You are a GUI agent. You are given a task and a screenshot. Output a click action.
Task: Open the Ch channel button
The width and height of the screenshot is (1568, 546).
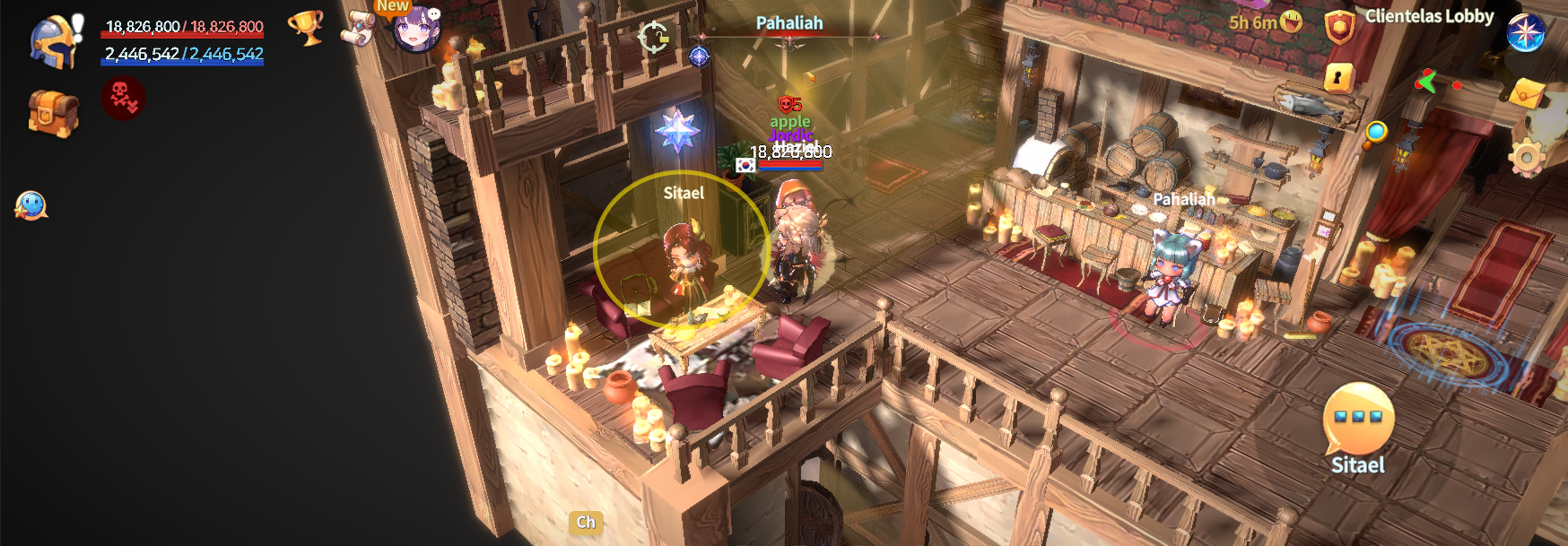coord(586,522)
